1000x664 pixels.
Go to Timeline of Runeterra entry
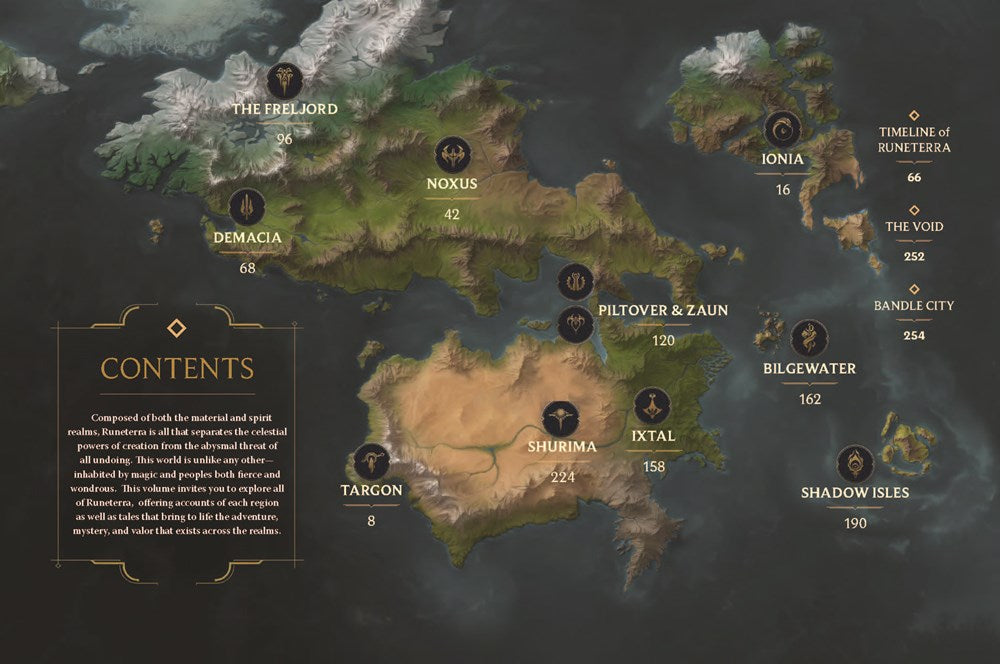point(914,140)
